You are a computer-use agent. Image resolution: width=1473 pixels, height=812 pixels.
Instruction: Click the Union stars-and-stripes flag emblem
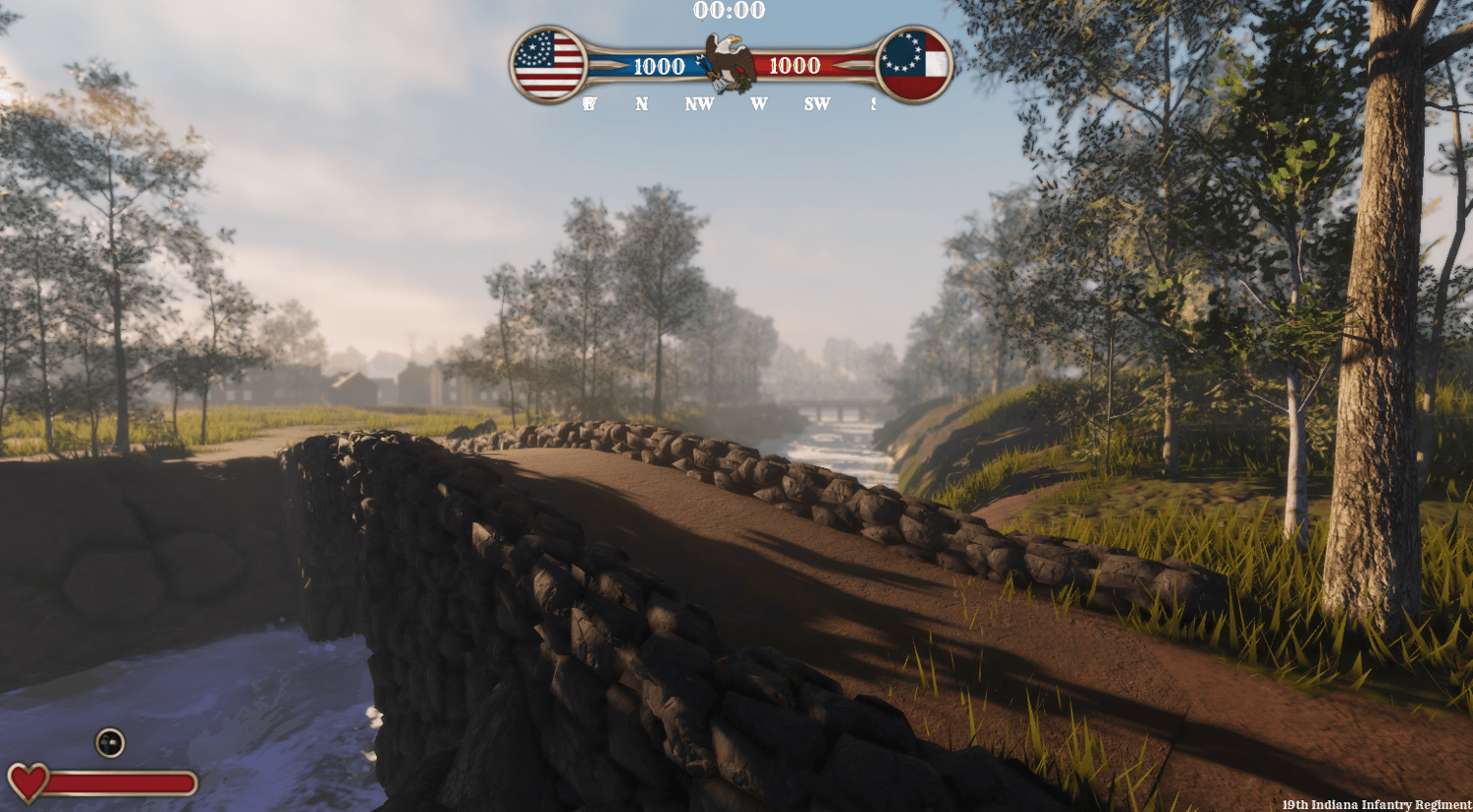[548, 65]
